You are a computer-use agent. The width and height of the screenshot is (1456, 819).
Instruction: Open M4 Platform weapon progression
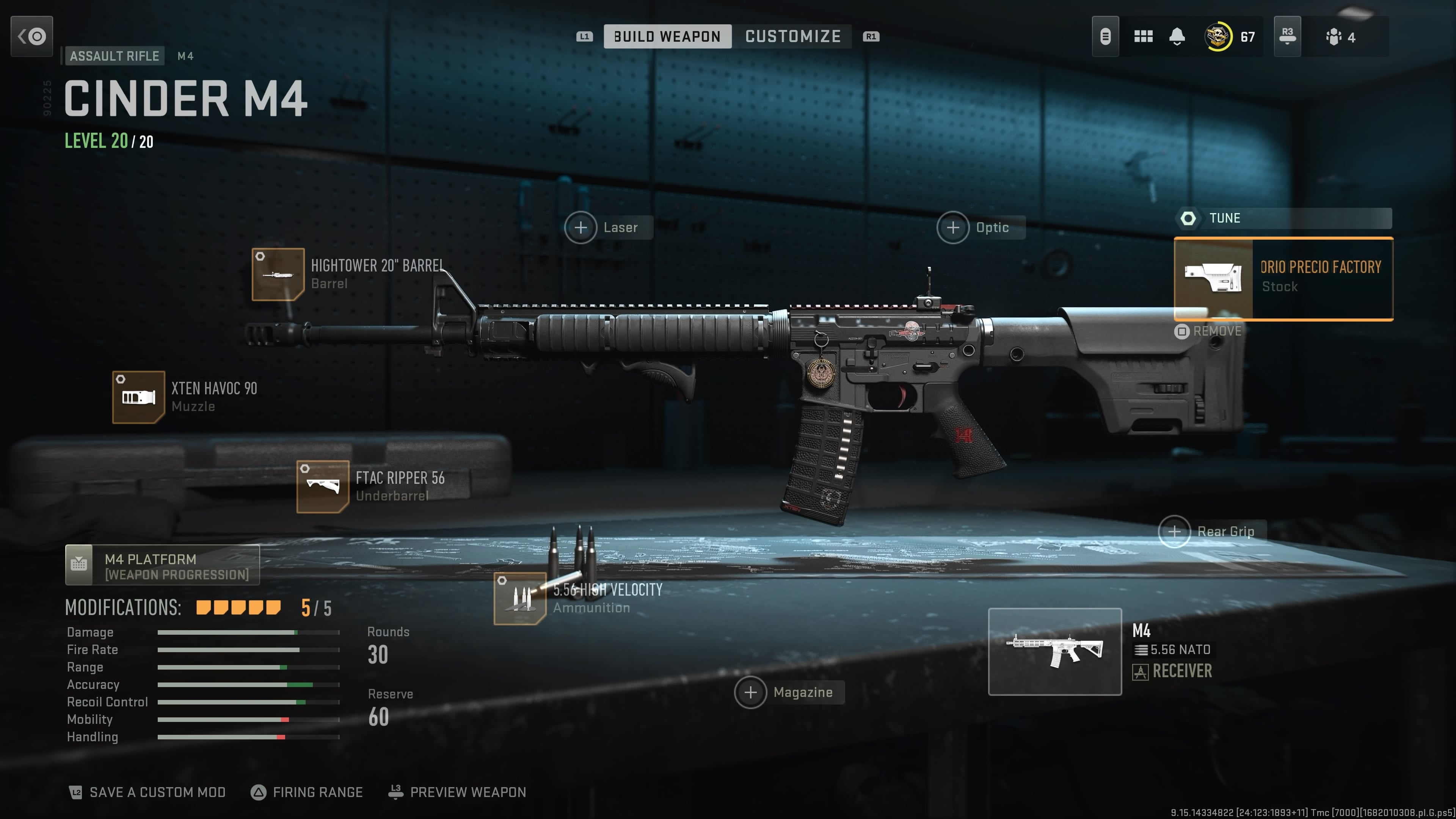click(162, 565)
